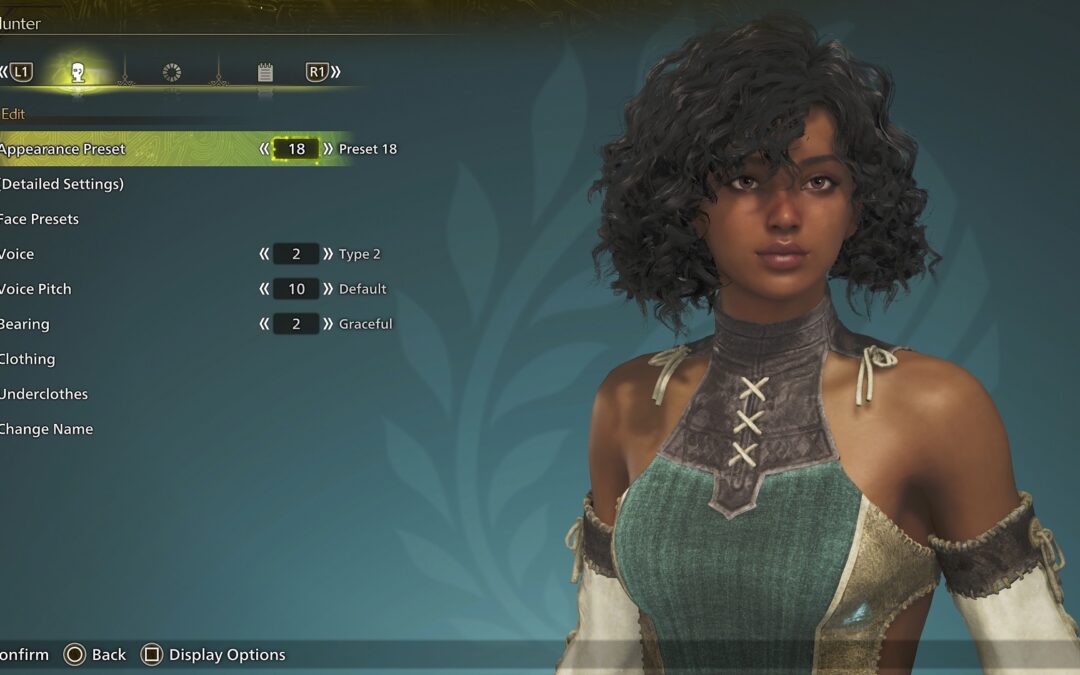This screenshot has height=675, width=1080.
Task: Select the head silhouette tab
Action: [x=78, y=72]
